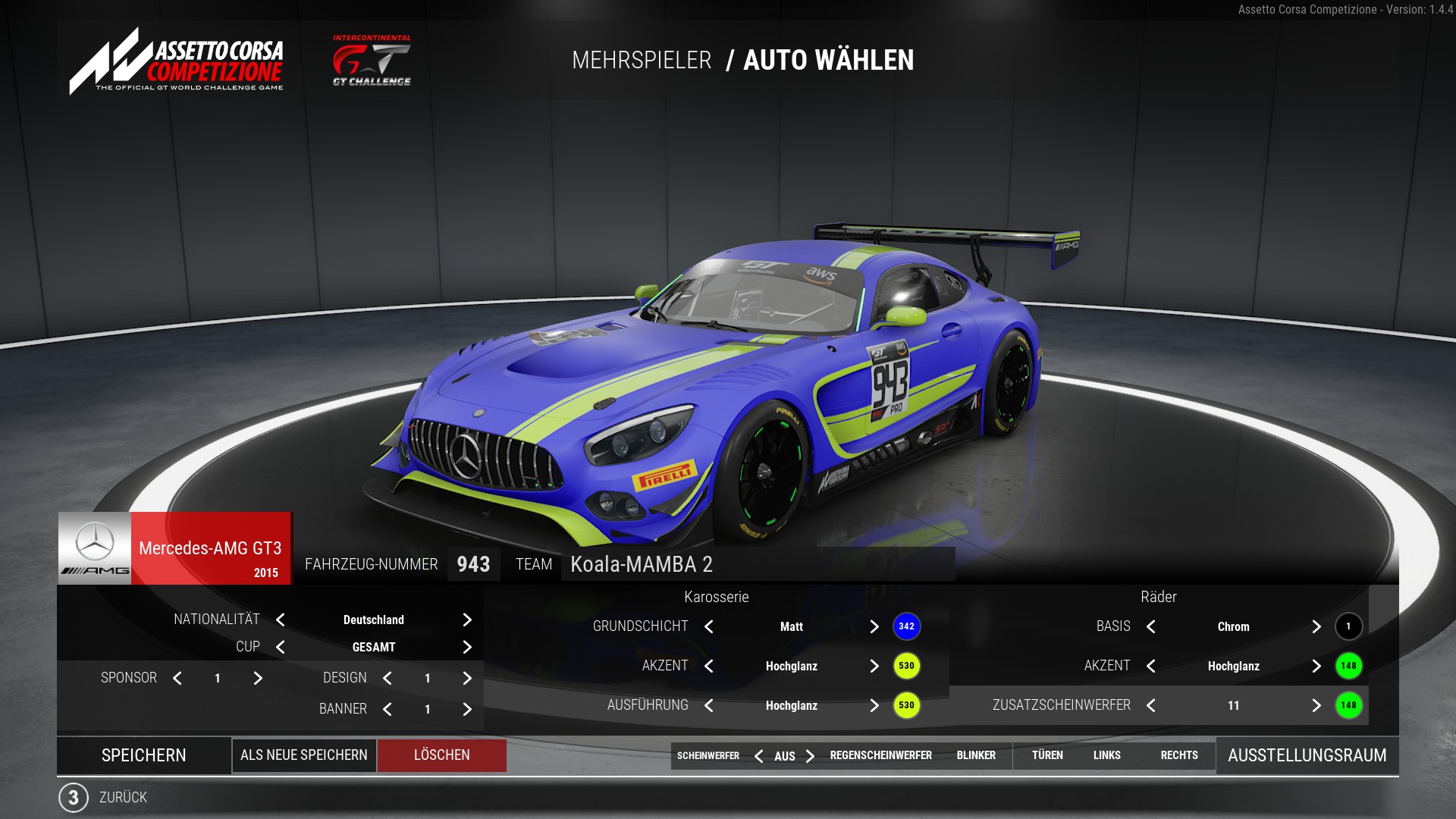Save the car with the Speichern button
Image resolution: width=1456 pixels, height=819 pixels.
pos(143,755)
